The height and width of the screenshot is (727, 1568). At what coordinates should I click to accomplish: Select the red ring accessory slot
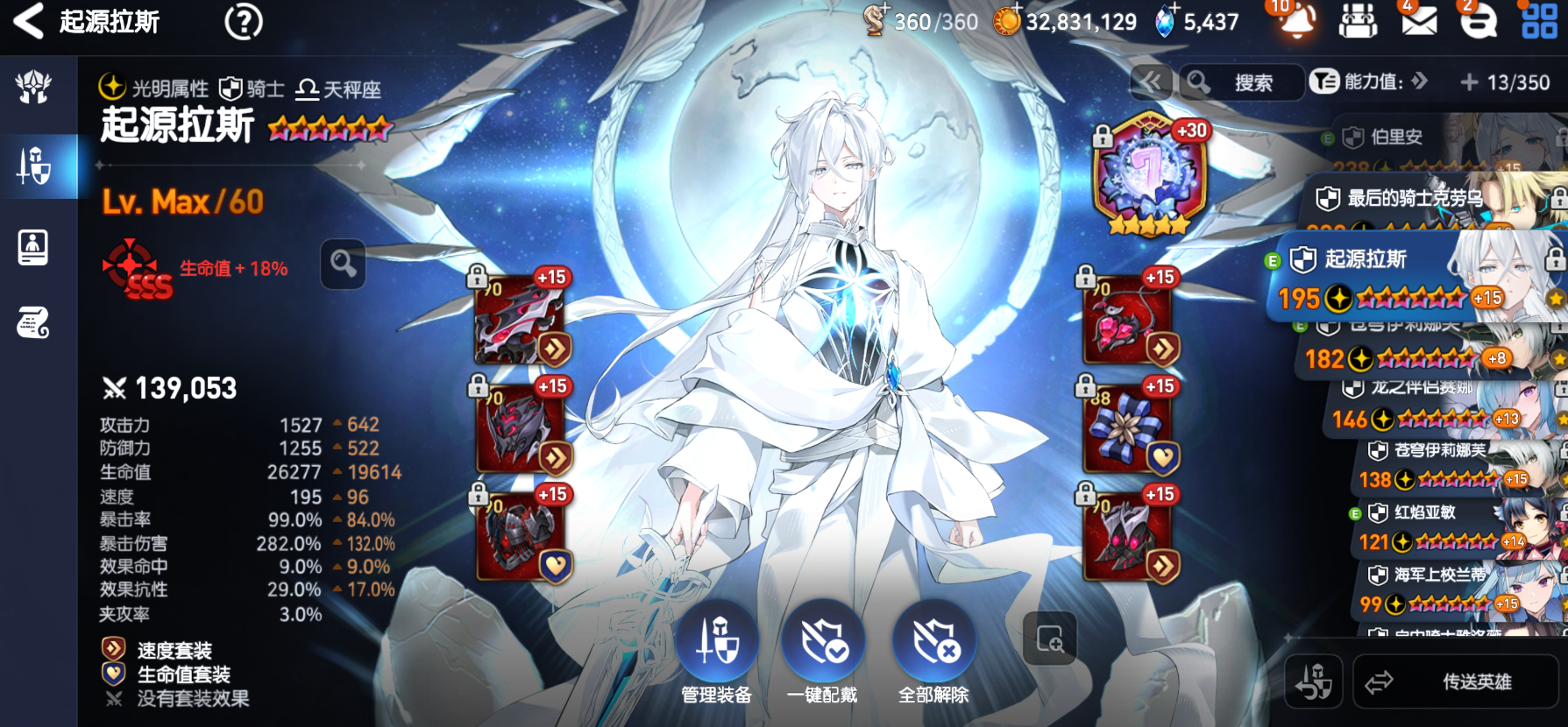[1127, 321]
